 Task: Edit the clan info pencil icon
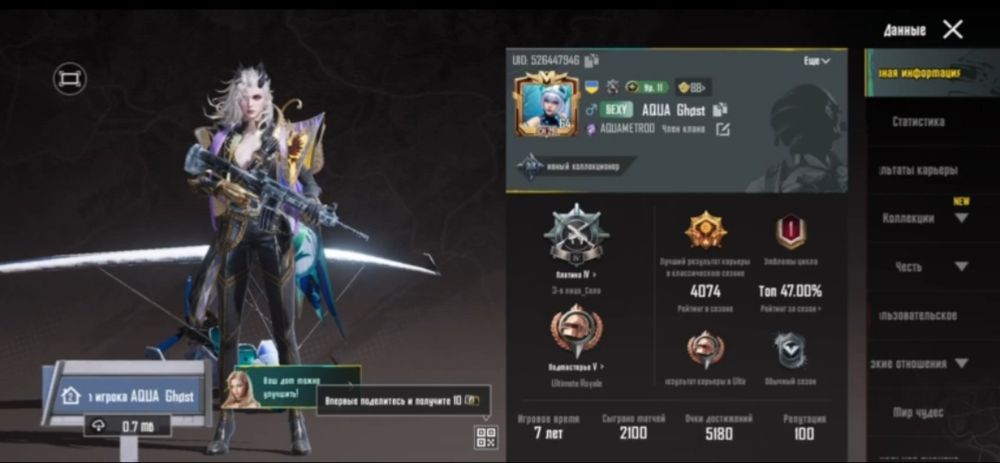[x=723, y=129]
